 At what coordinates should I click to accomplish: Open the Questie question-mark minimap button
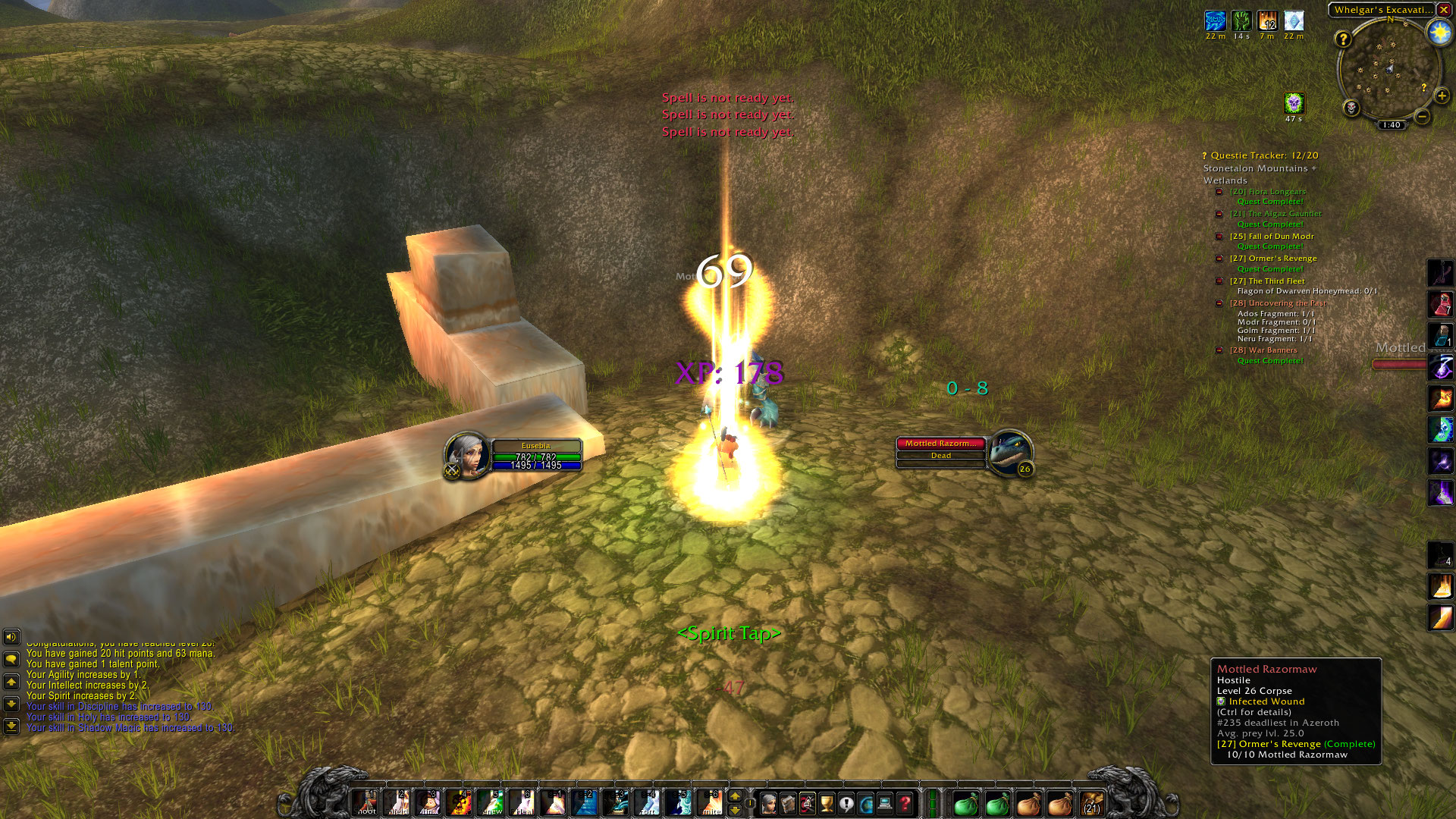pyautogui.click(x=1343, y=39)
